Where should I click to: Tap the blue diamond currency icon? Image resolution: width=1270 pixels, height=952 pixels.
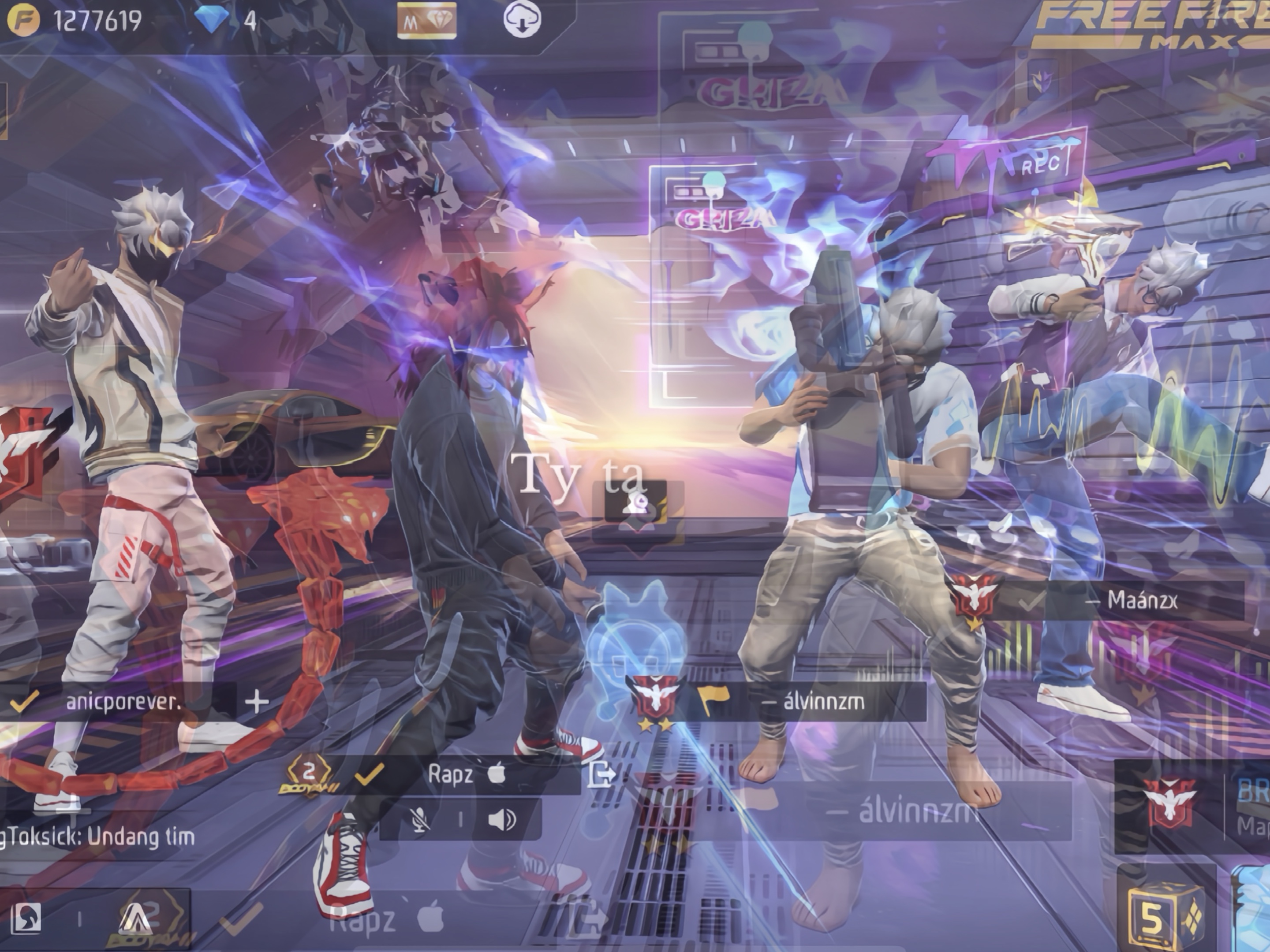coord(211,20)
